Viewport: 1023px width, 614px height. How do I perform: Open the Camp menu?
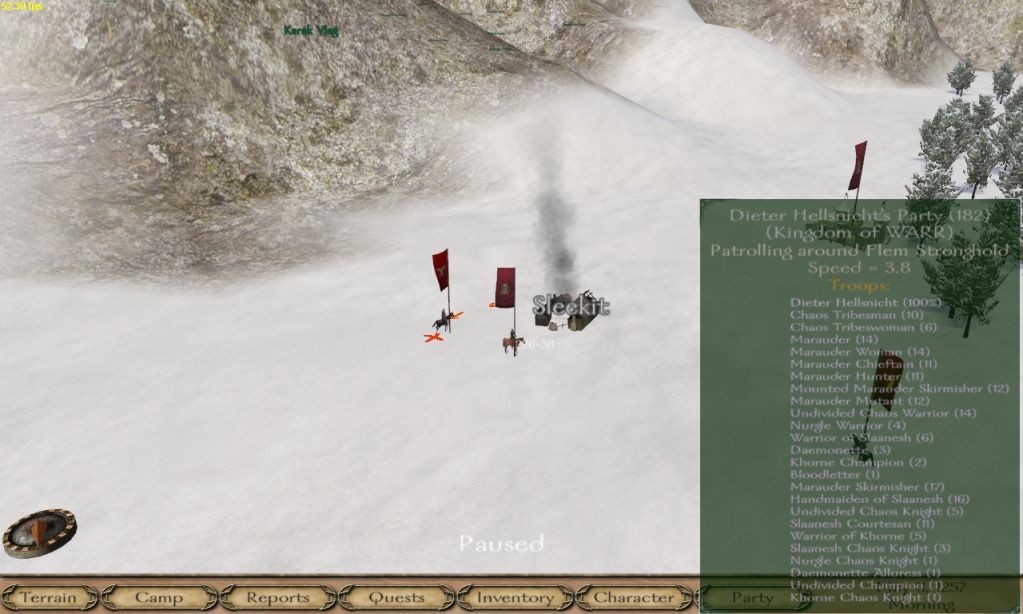[x=159, y=598]
